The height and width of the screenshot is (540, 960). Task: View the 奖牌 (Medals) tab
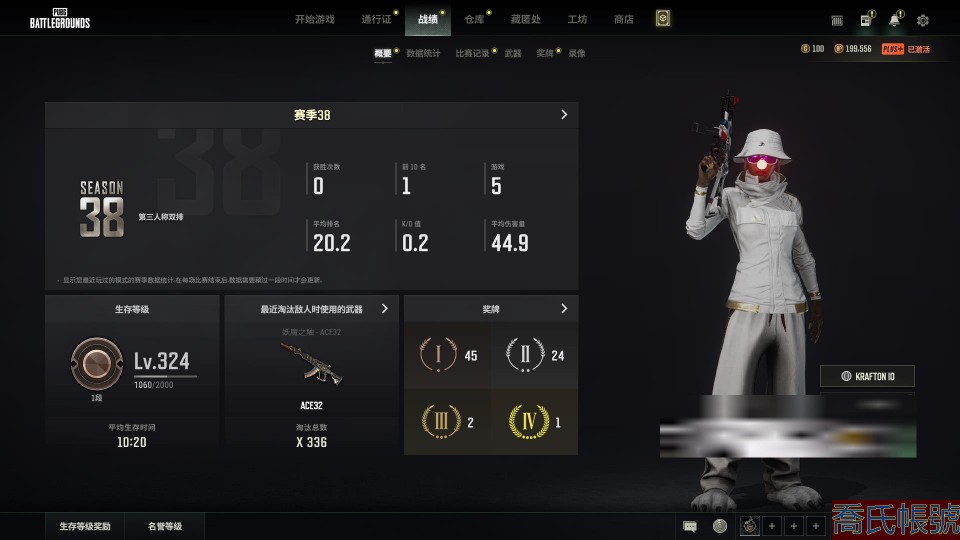[544, 53]
